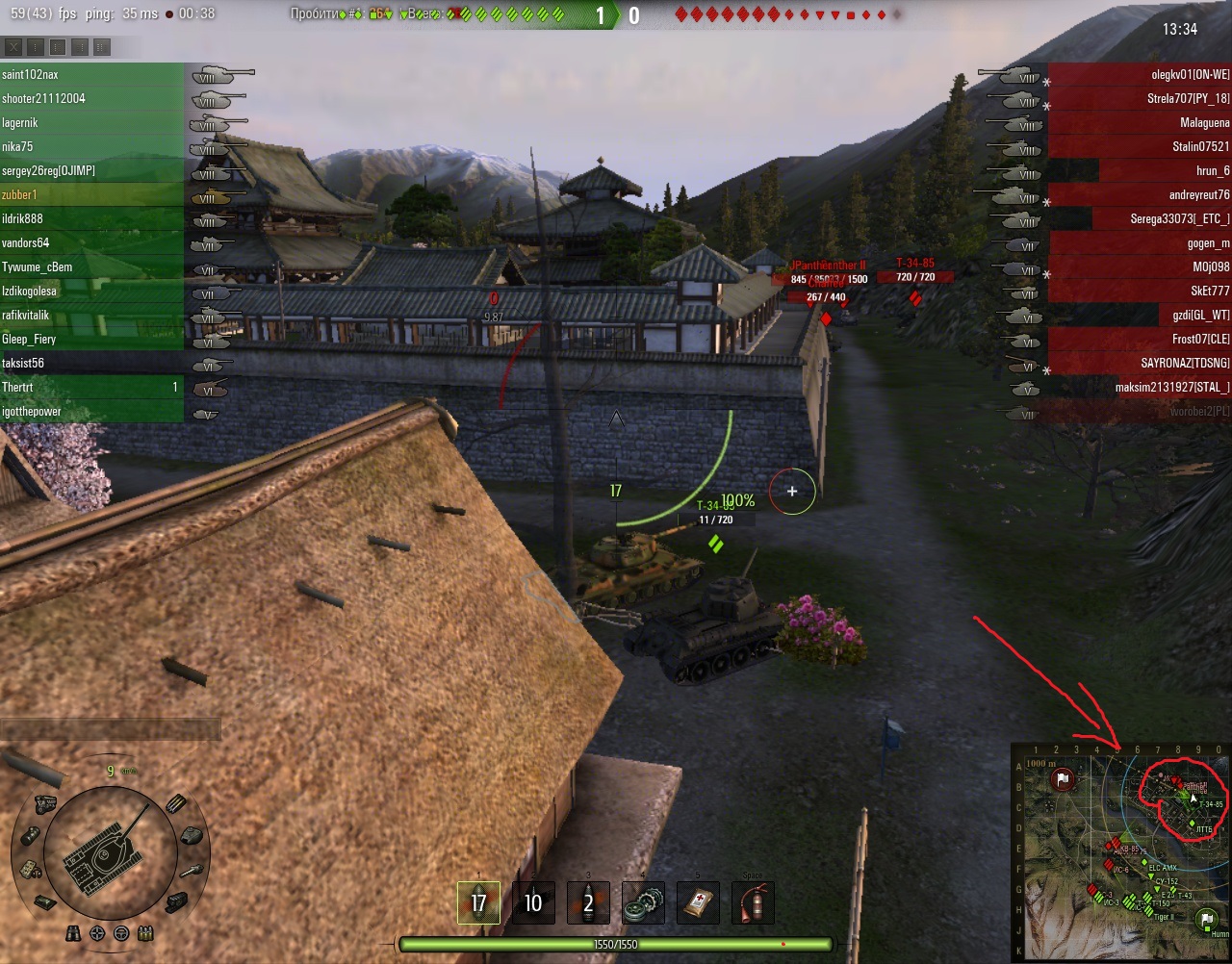Image resolution: width=1232 pixels, height=964 pixels.
Task: Switch to the shell slot with 10 rounds
Action: 533,902
